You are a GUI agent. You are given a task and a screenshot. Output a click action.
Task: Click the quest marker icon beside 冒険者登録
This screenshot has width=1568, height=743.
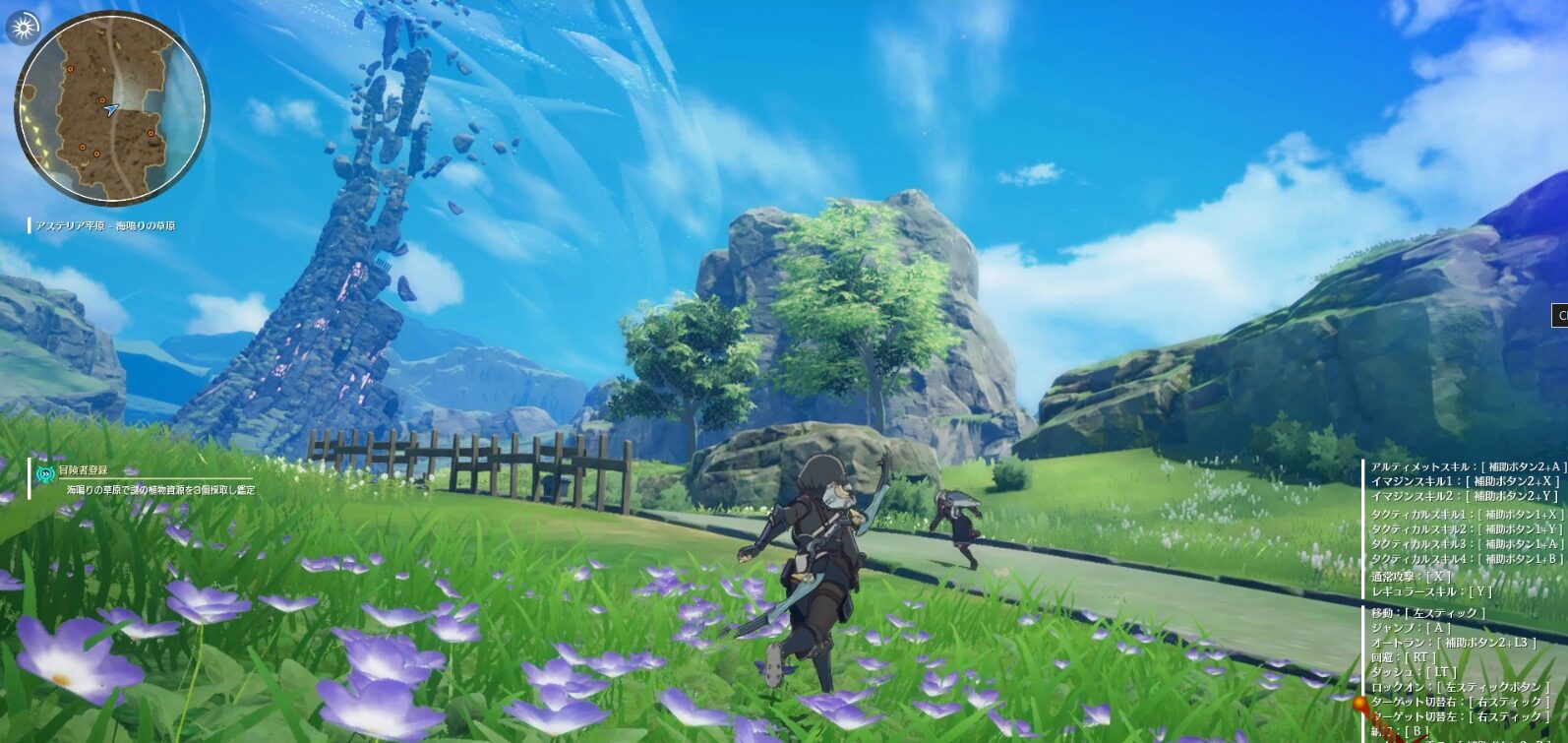(45, 474)
